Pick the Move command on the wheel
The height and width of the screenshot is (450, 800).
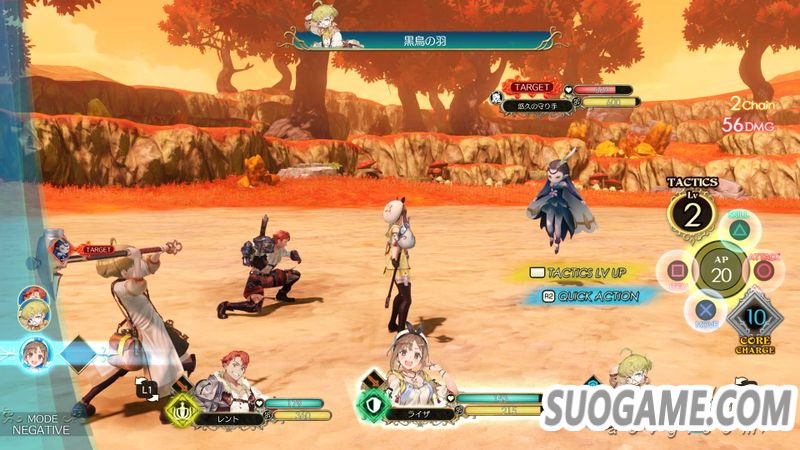click(x=706, y=310)
